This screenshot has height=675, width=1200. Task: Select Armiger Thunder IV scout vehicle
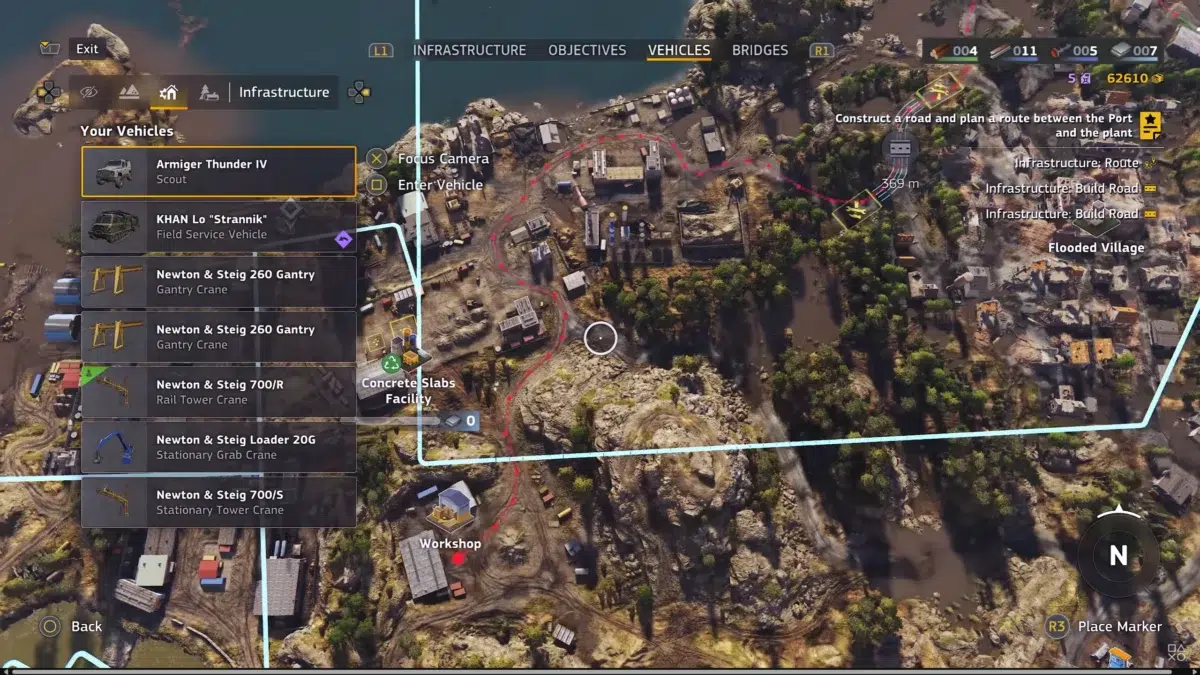pos(219,172)
